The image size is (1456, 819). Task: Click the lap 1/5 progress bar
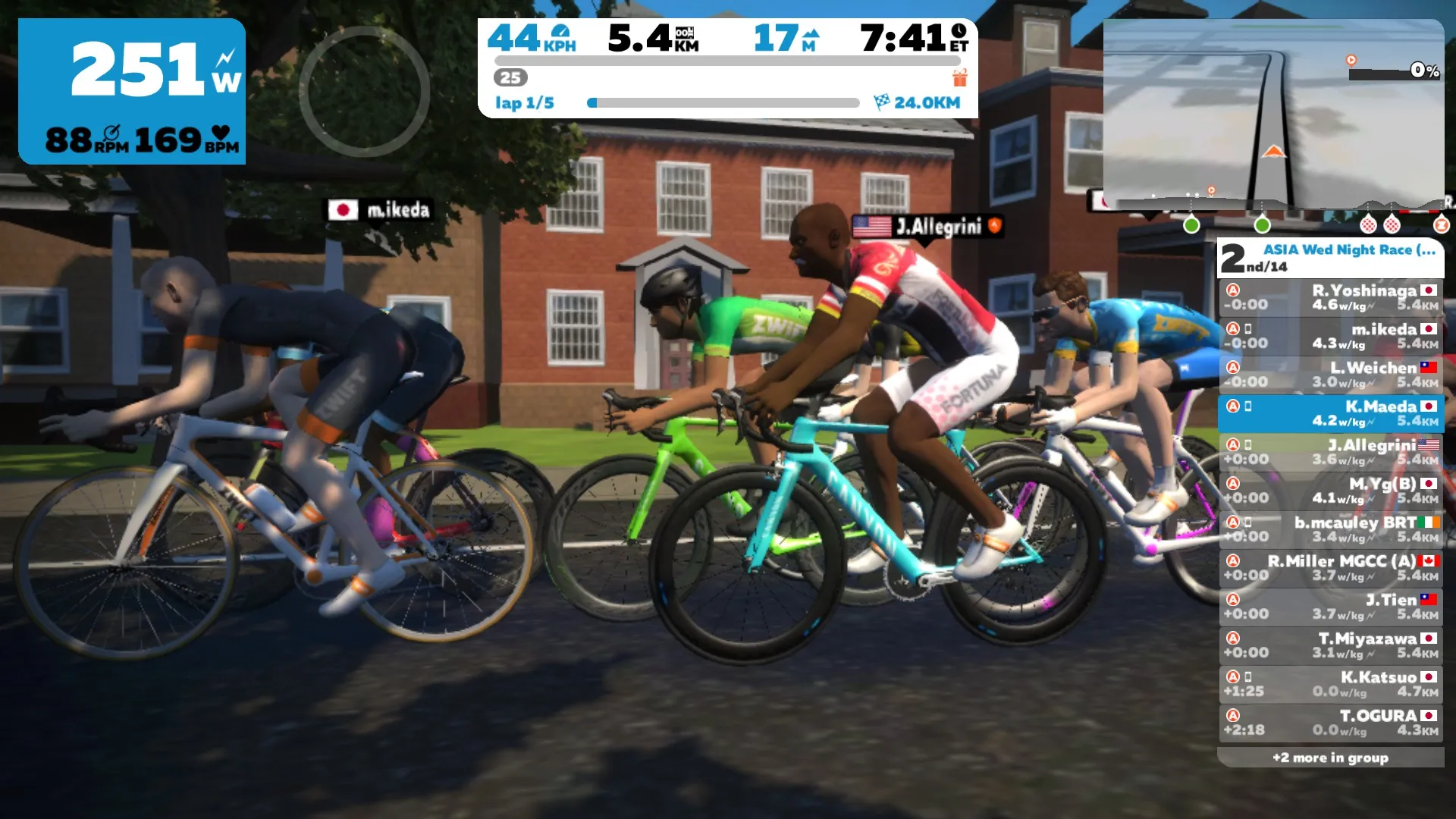(724, 101)
